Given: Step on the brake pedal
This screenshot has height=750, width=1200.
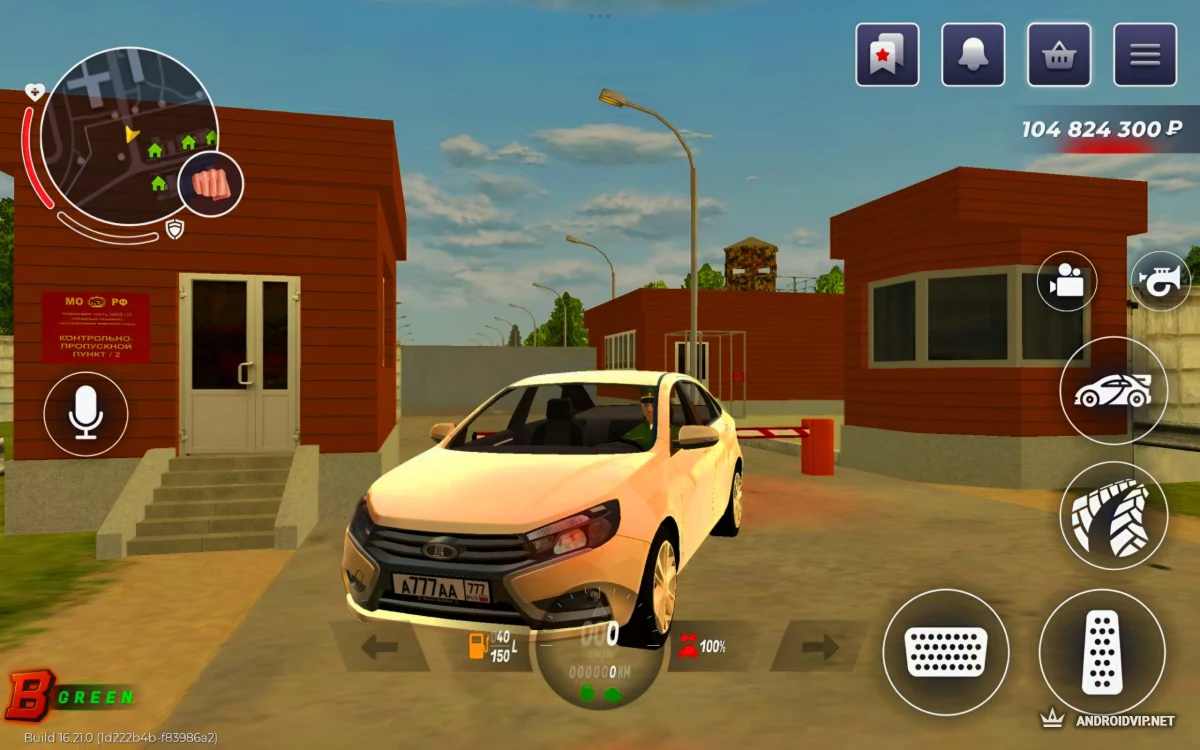Looking at the screenshot, I should coord(945,652).
